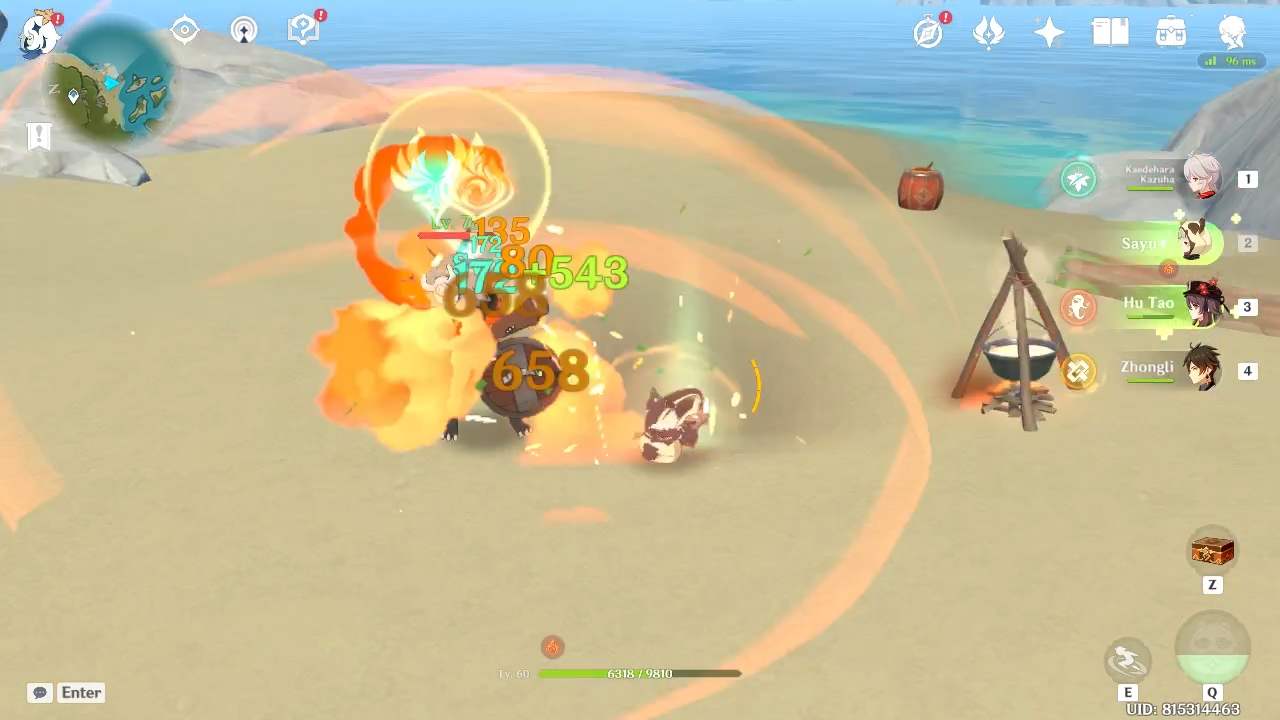Trigger the Elemental Skill ability
The width and height of the screenshot is (1280, 720).
1128,660
